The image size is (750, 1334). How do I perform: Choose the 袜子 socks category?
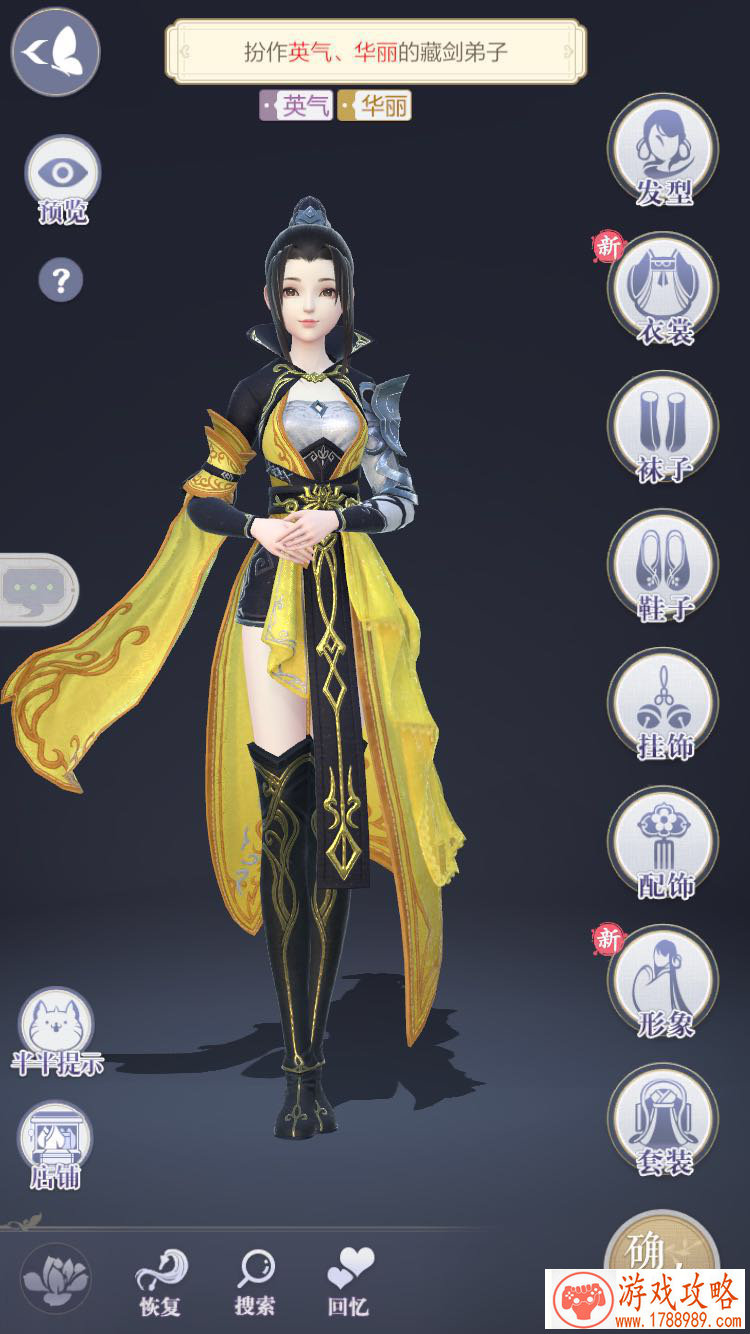point(663,428)
